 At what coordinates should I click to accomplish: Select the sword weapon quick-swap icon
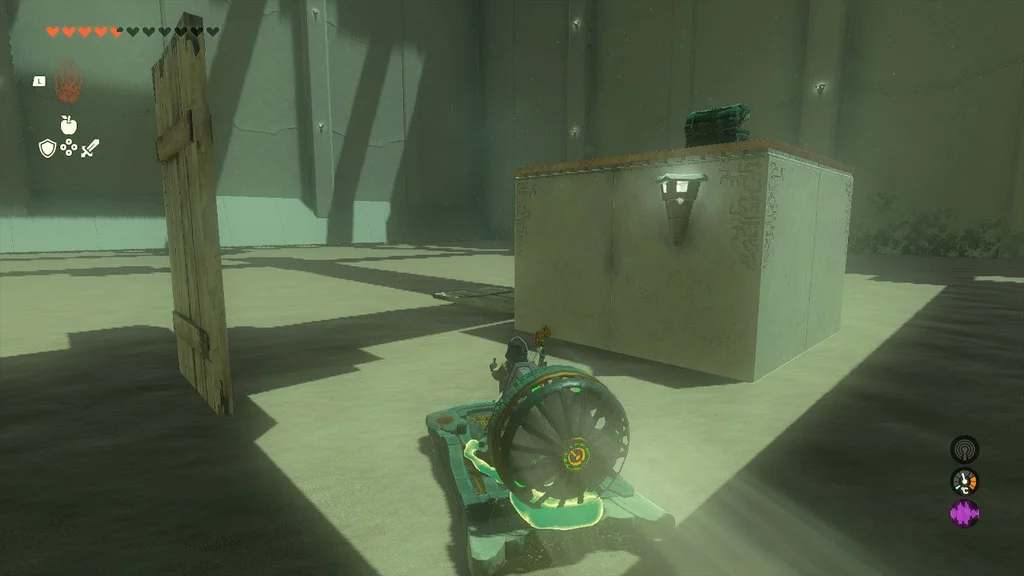[x=91, y=148]
